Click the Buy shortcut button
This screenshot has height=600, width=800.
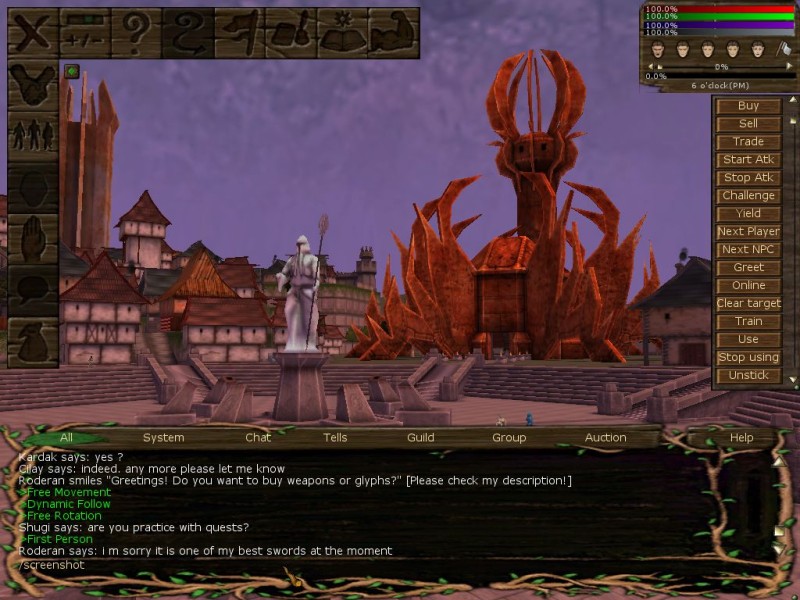coord(748,106)
